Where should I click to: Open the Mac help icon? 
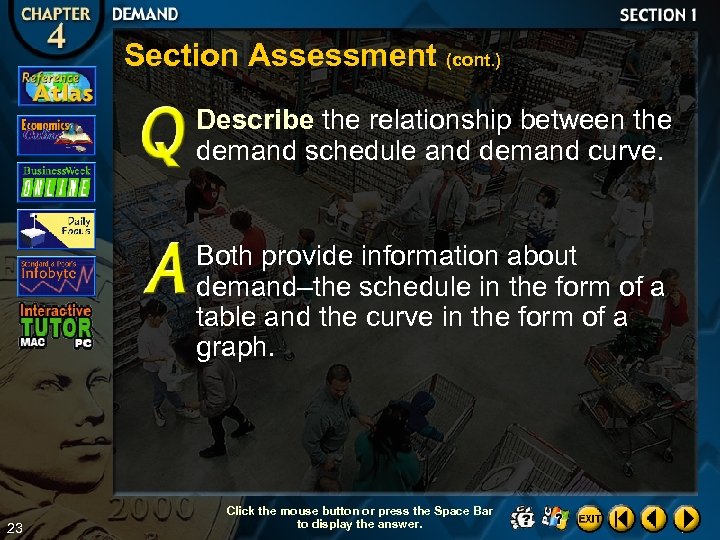(521, 518)
